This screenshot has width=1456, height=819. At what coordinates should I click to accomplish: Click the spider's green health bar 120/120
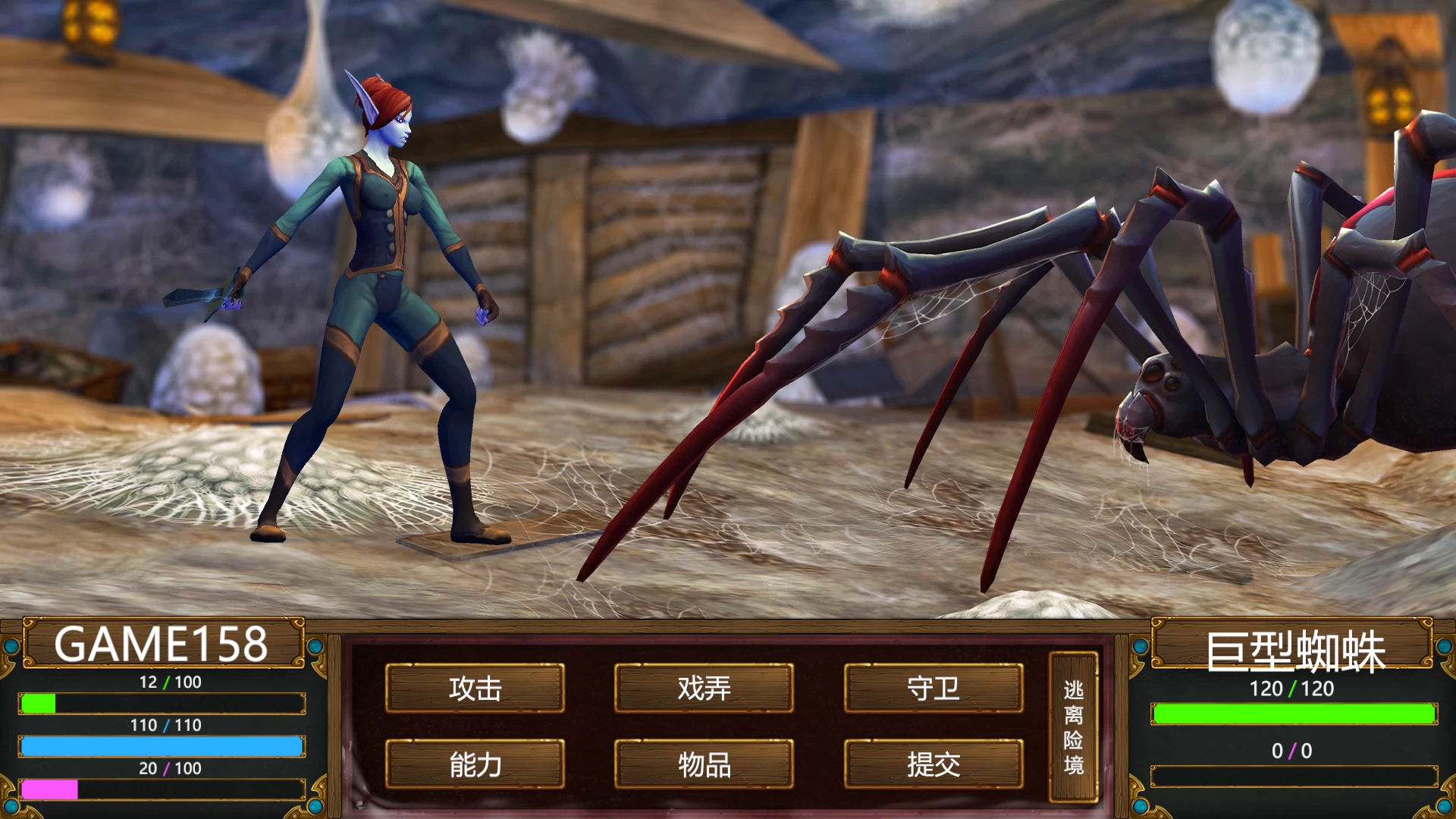point(1292,713)
